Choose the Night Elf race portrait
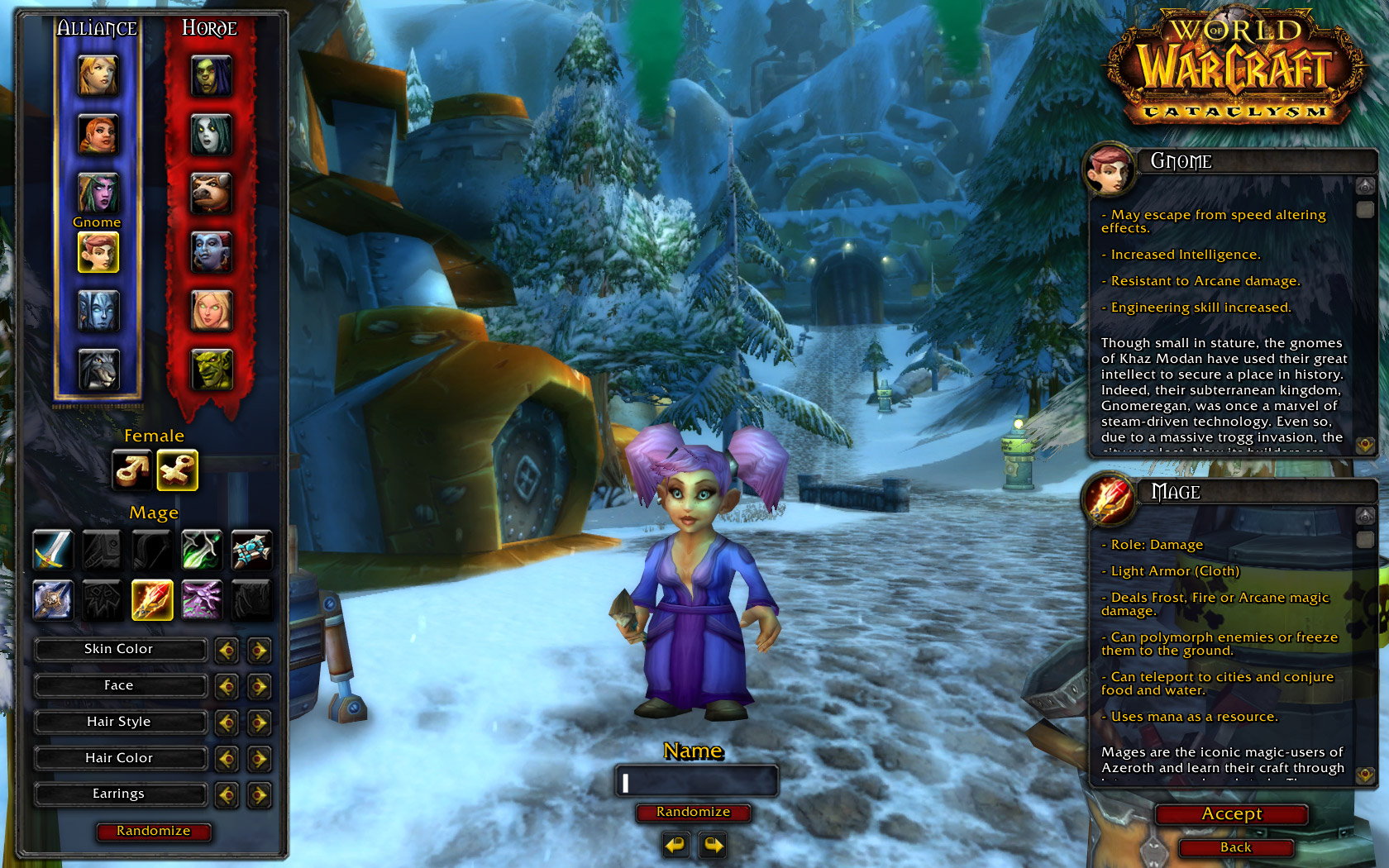Screen dimensions: 1389x868 click(x=98, y=193)
